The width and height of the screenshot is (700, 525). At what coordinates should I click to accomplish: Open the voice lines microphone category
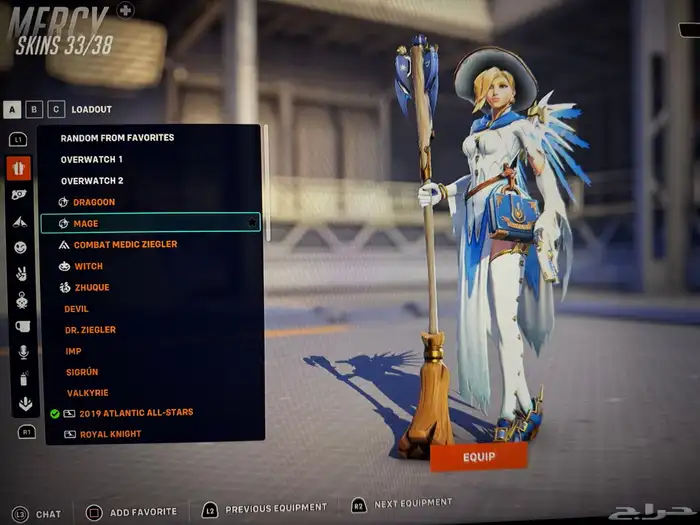tap(22, 352)
